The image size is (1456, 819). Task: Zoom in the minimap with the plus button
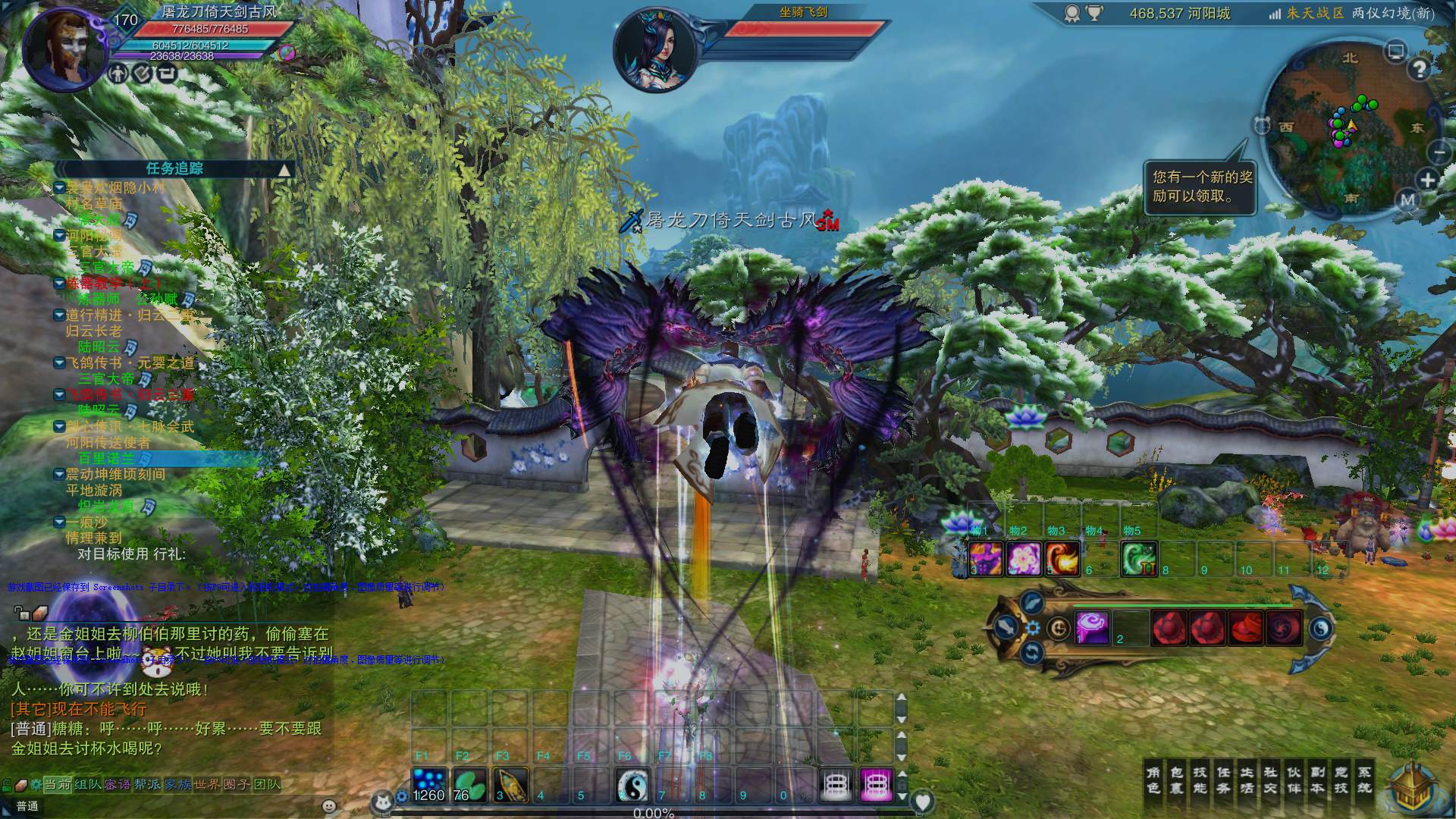(x=1427, y=180)
